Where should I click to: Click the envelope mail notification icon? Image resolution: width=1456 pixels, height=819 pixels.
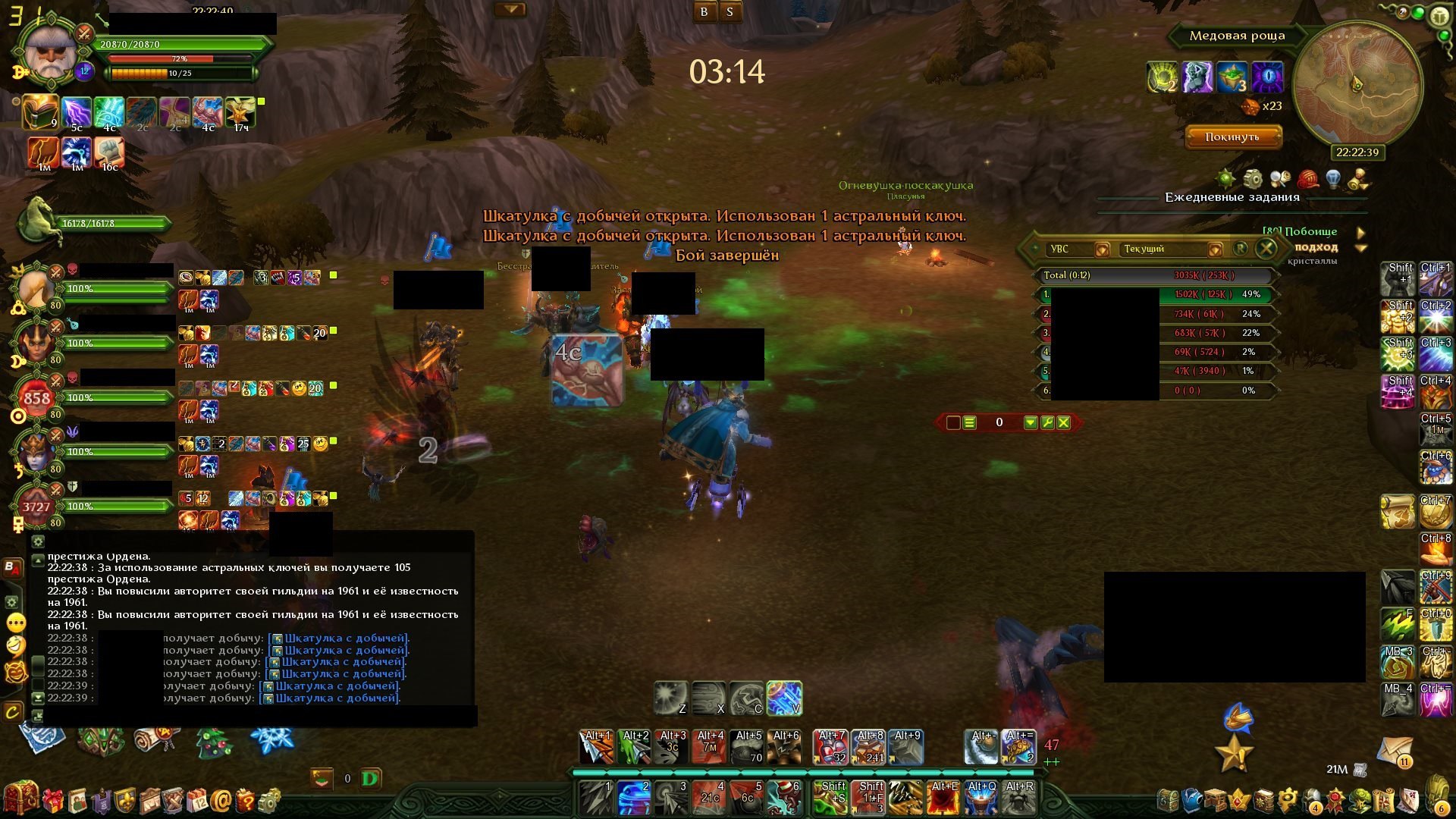(x=1395, y=752)
